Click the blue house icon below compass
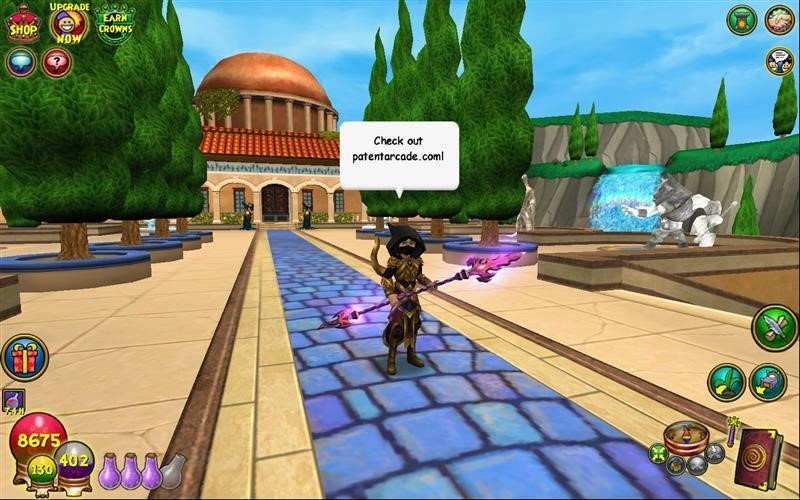This screenshot has height=500, width=800. 675,465
